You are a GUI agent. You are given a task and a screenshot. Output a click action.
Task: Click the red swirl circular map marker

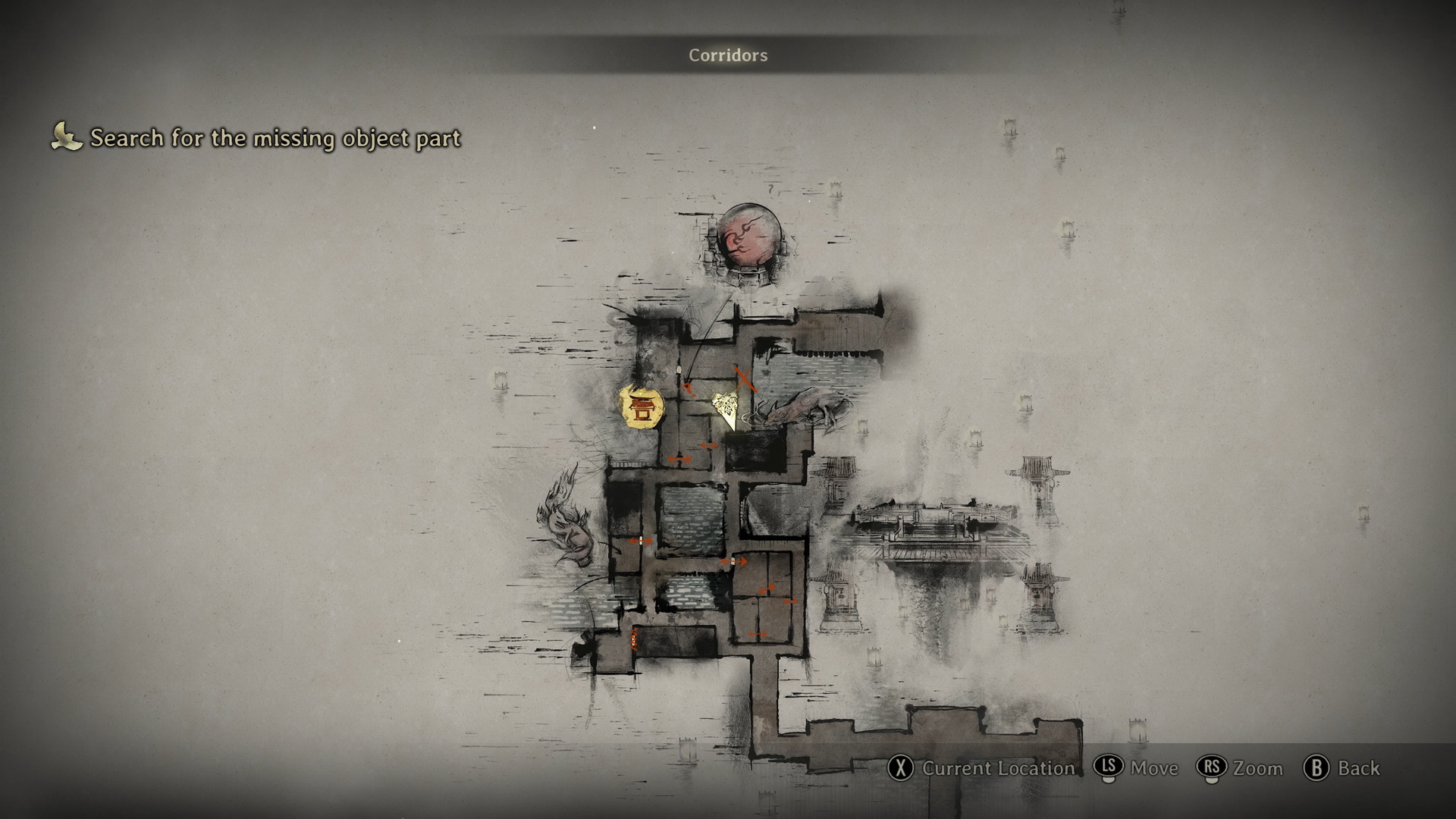[x=748, y=238]
